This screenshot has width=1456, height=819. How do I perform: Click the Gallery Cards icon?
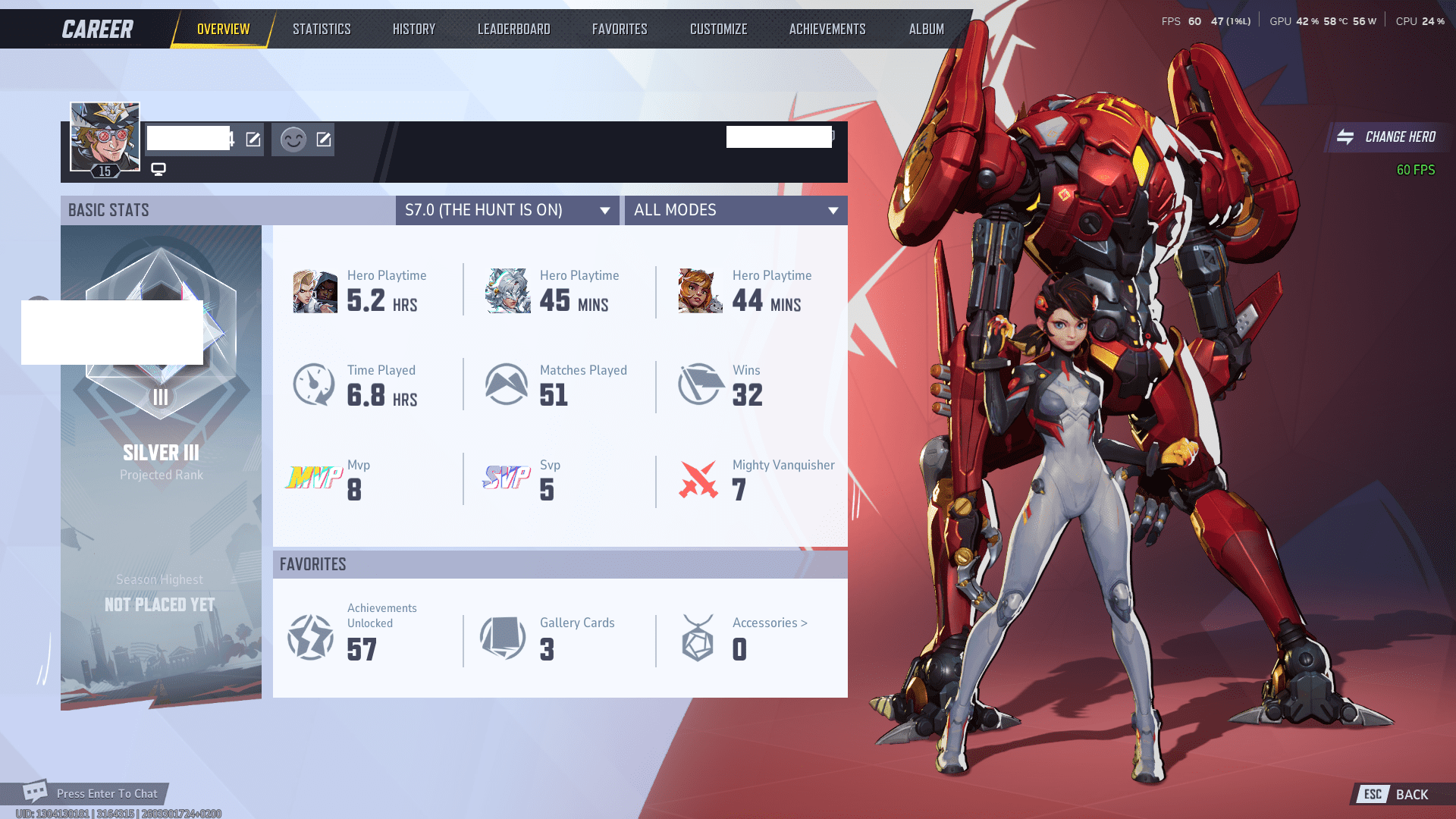coord(503,638)
